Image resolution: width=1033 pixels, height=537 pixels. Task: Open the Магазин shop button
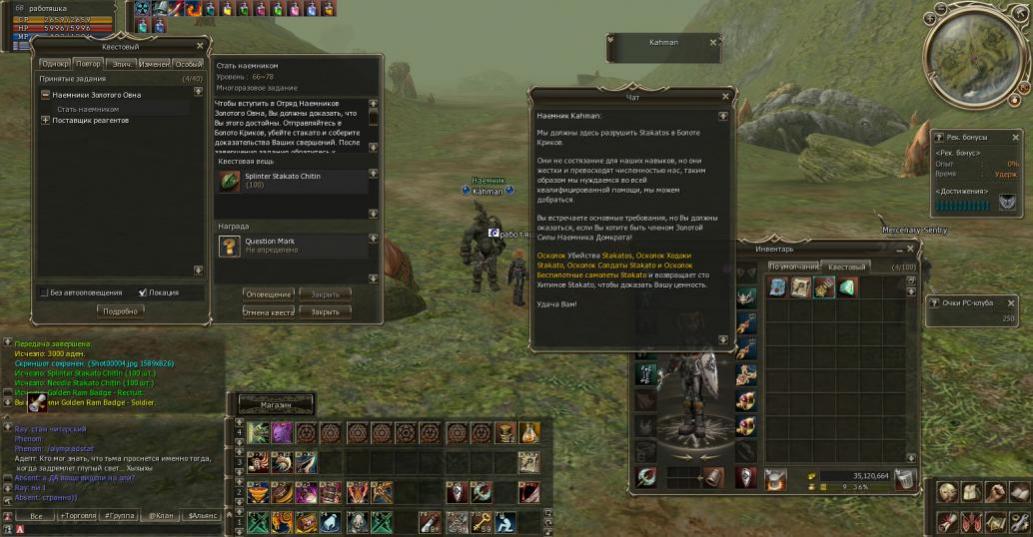pos(275,405)
